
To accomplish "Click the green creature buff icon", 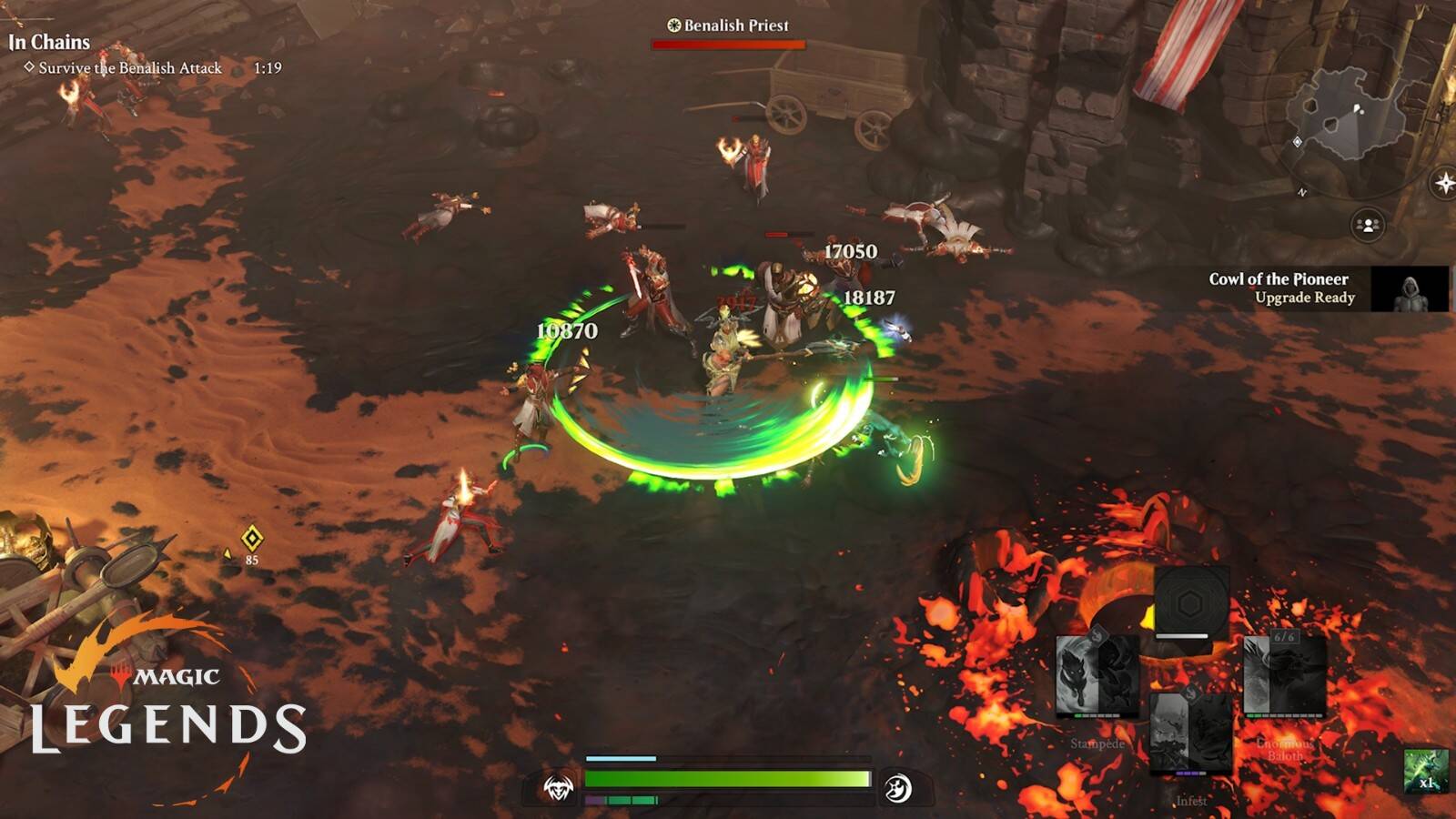I will pyautogui.click(x=1425, y=771).
